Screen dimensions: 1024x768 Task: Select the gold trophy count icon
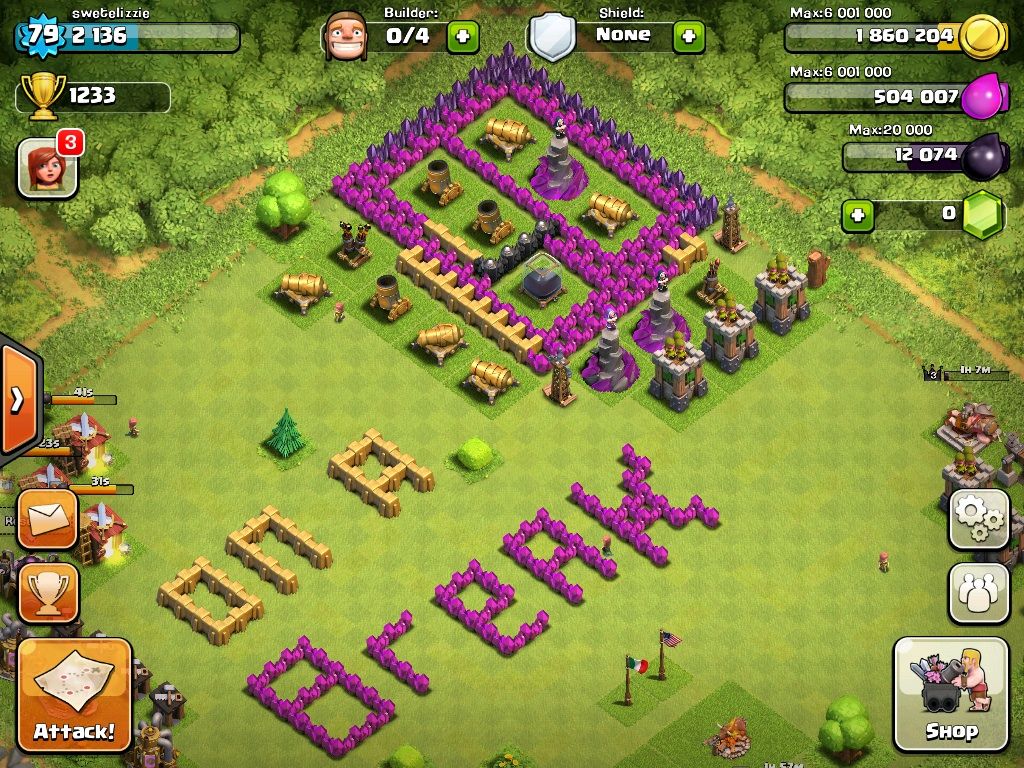click(43, 95)
